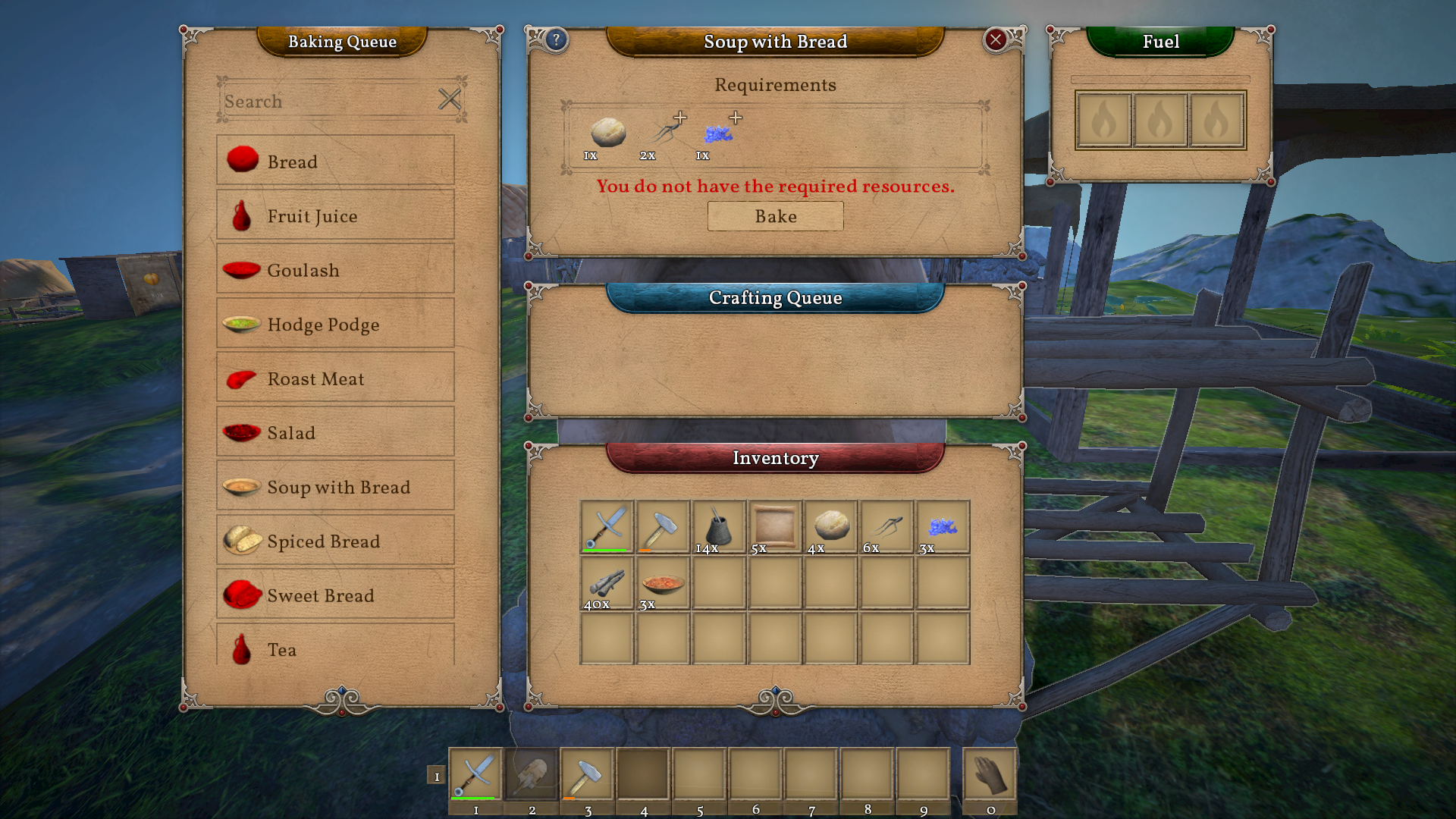
Task: Open the Spiced Bread recipe
Action: coord(335,541)
